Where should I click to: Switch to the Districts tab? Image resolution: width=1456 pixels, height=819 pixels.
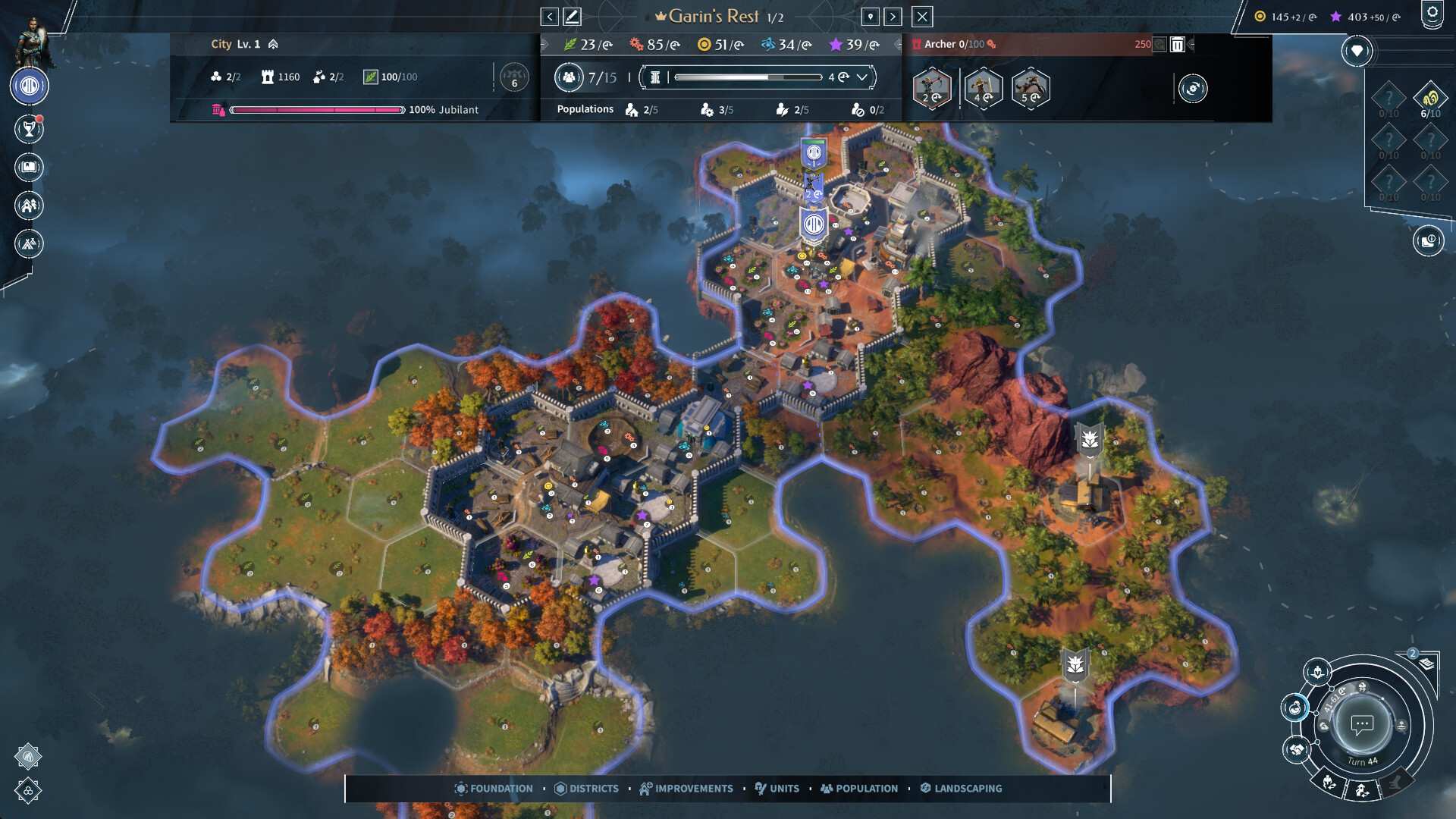pos(588,789)
